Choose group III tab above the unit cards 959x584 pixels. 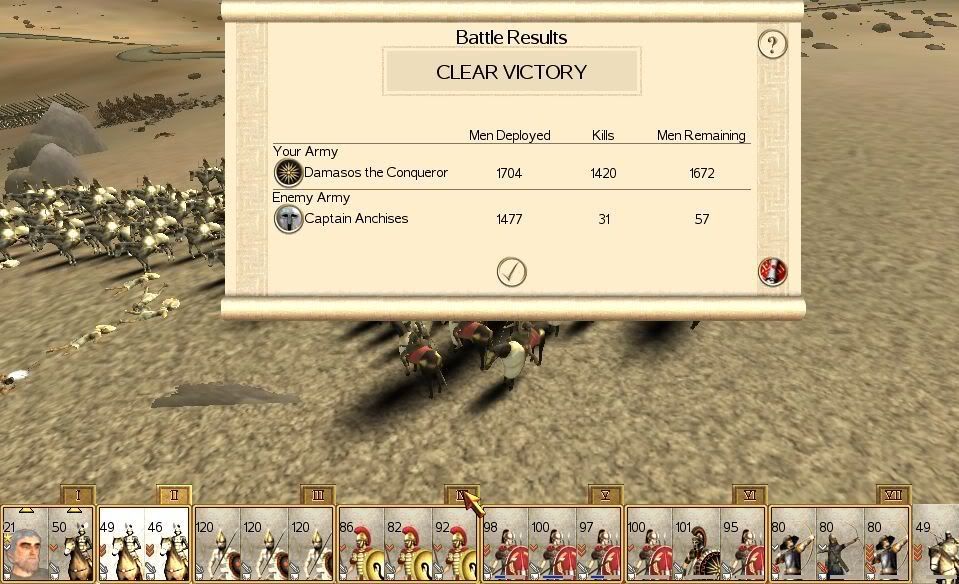[318, 495]
